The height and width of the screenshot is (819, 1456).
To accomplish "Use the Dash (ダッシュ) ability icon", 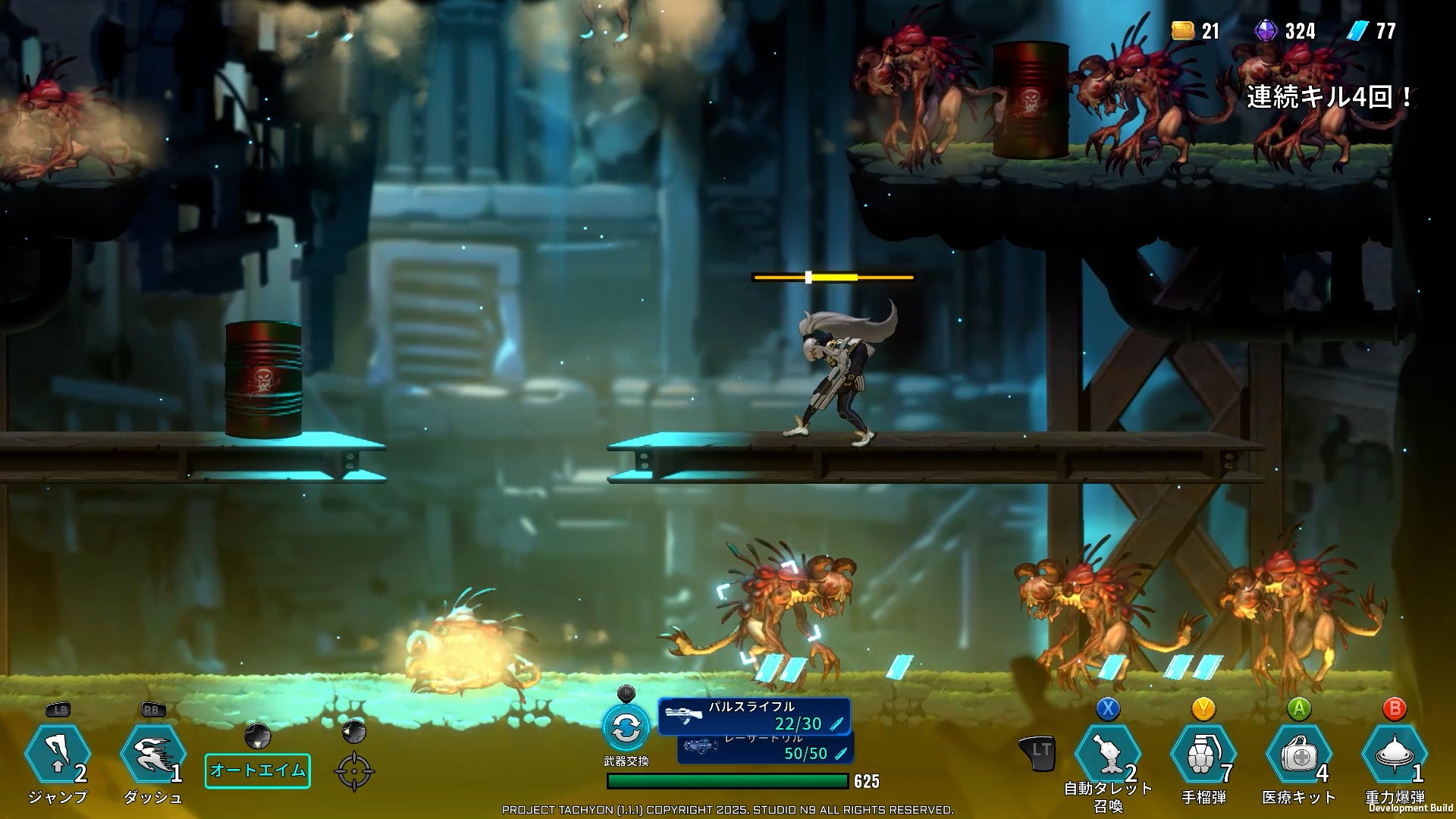I will click(152, 754).
